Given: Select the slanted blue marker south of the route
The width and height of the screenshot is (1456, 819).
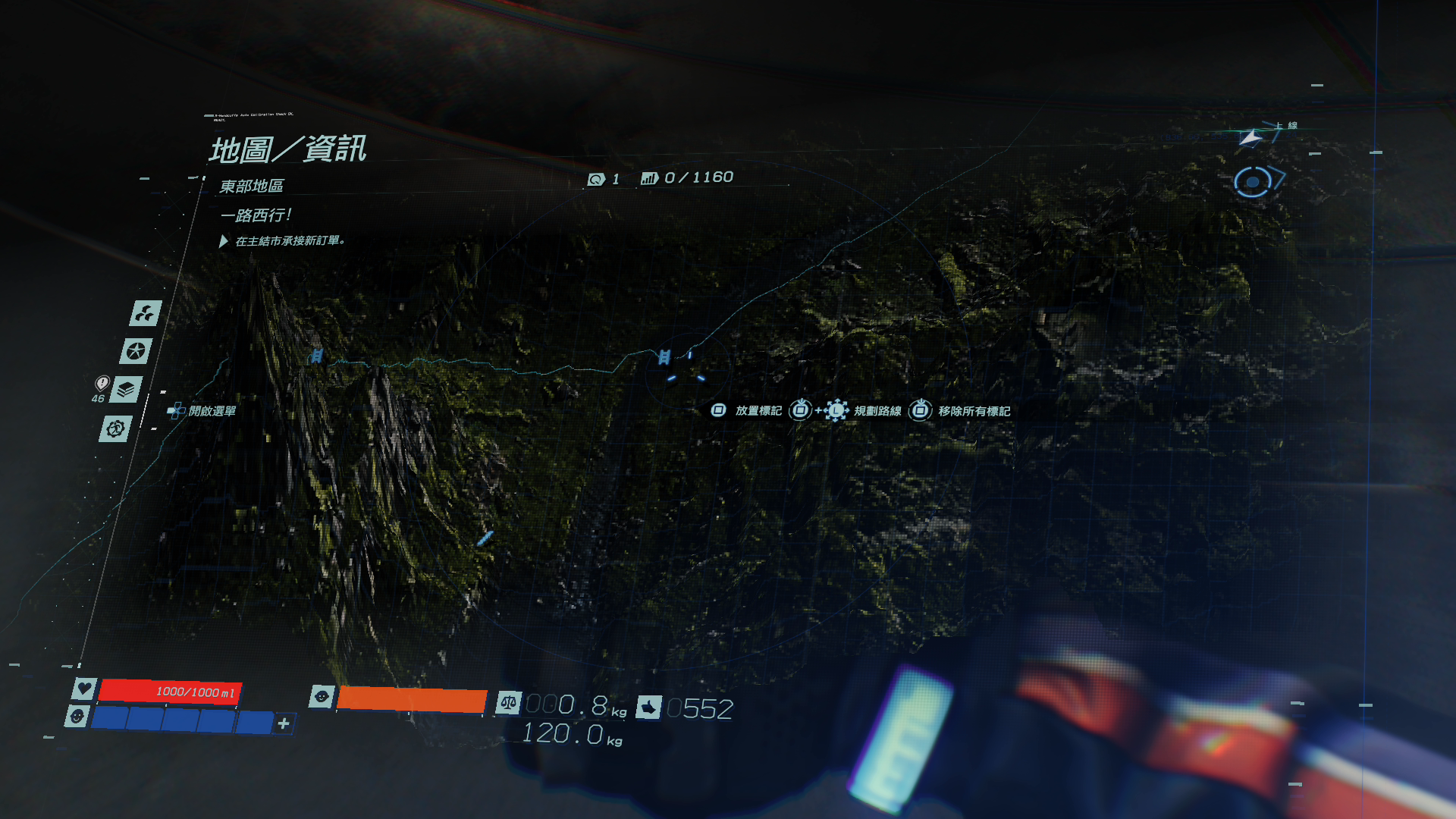Looking at the screenshot, I should pyautogui.click(x=485, y=538).
